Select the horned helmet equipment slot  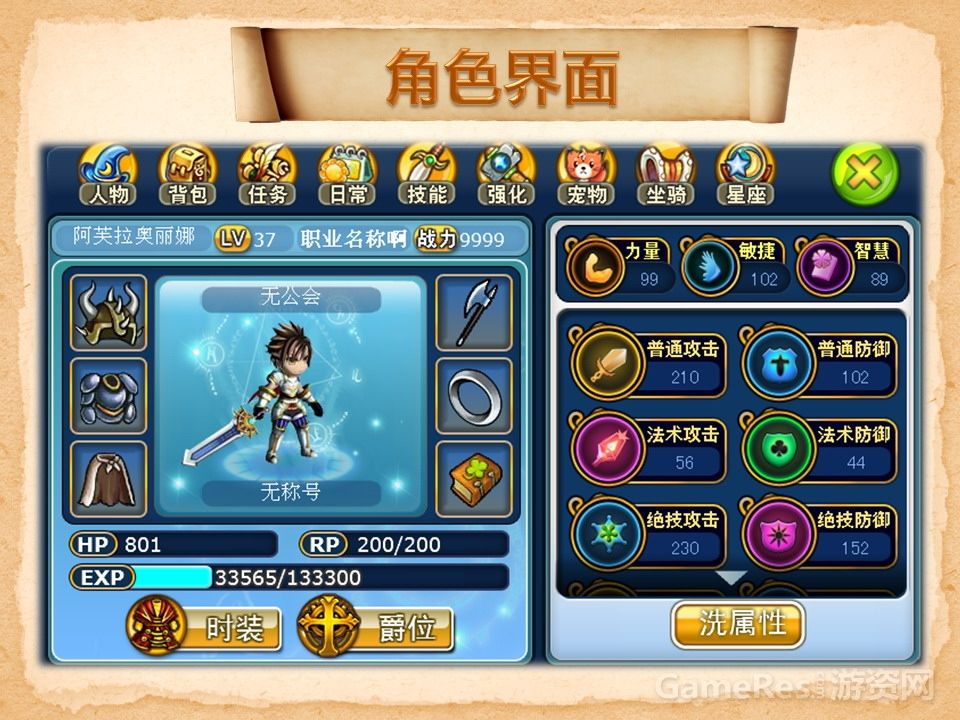click(x=109, y=313)
